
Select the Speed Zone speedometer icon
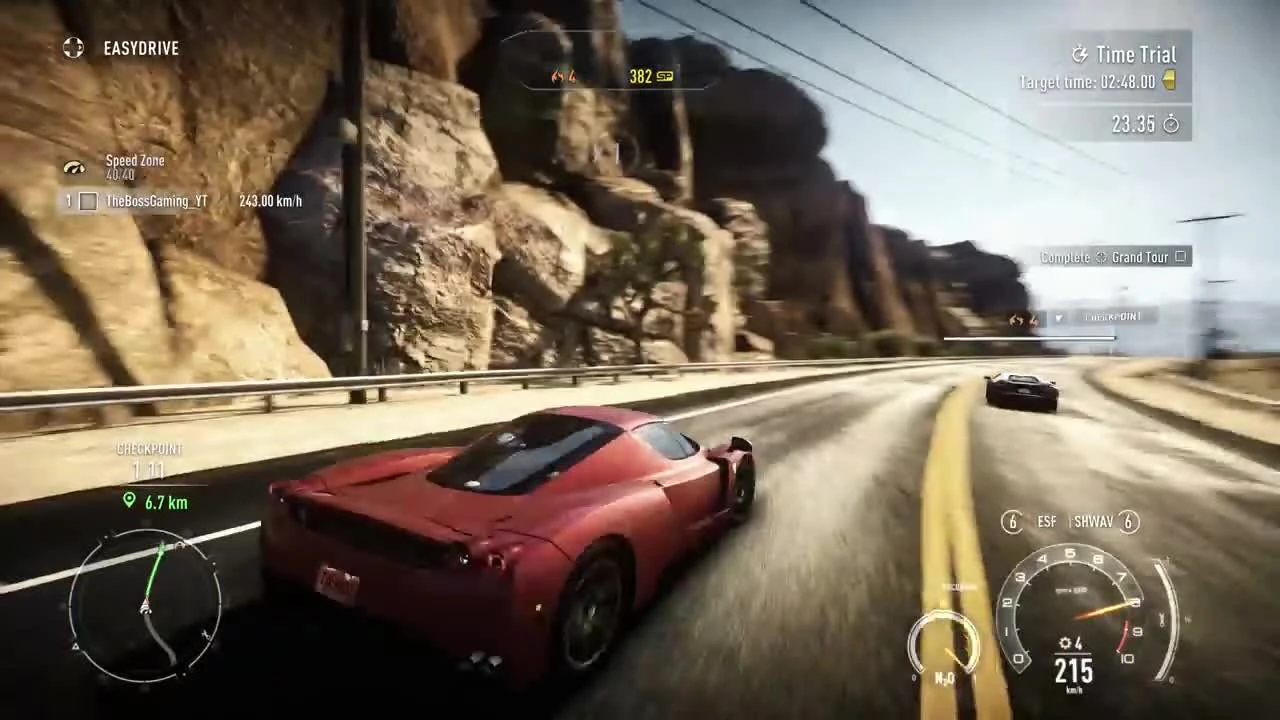[x=73, y=166]
